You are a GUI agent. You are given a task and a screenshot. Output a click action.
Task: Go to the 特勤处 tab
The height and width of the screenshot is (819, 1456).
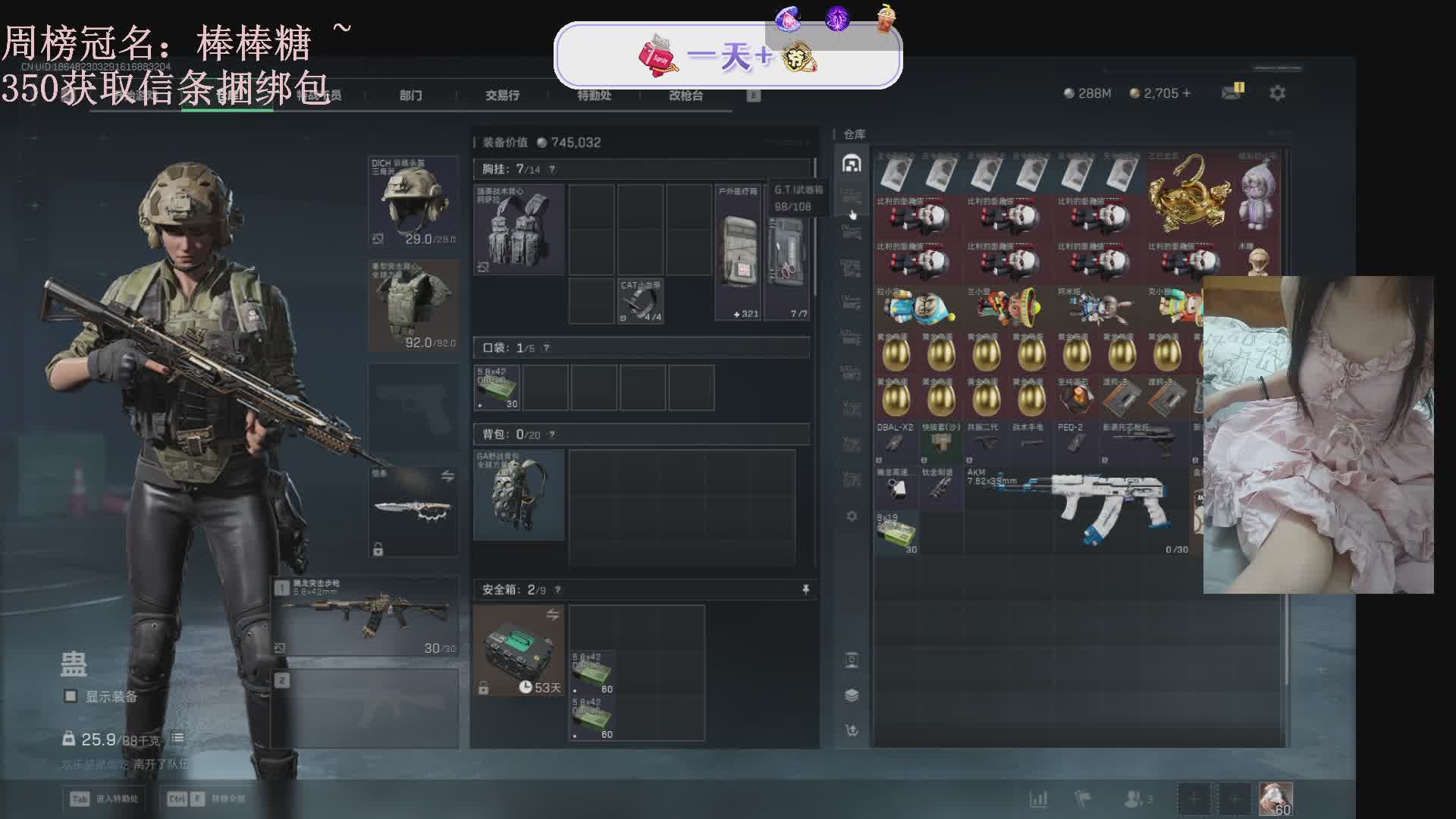594,95
